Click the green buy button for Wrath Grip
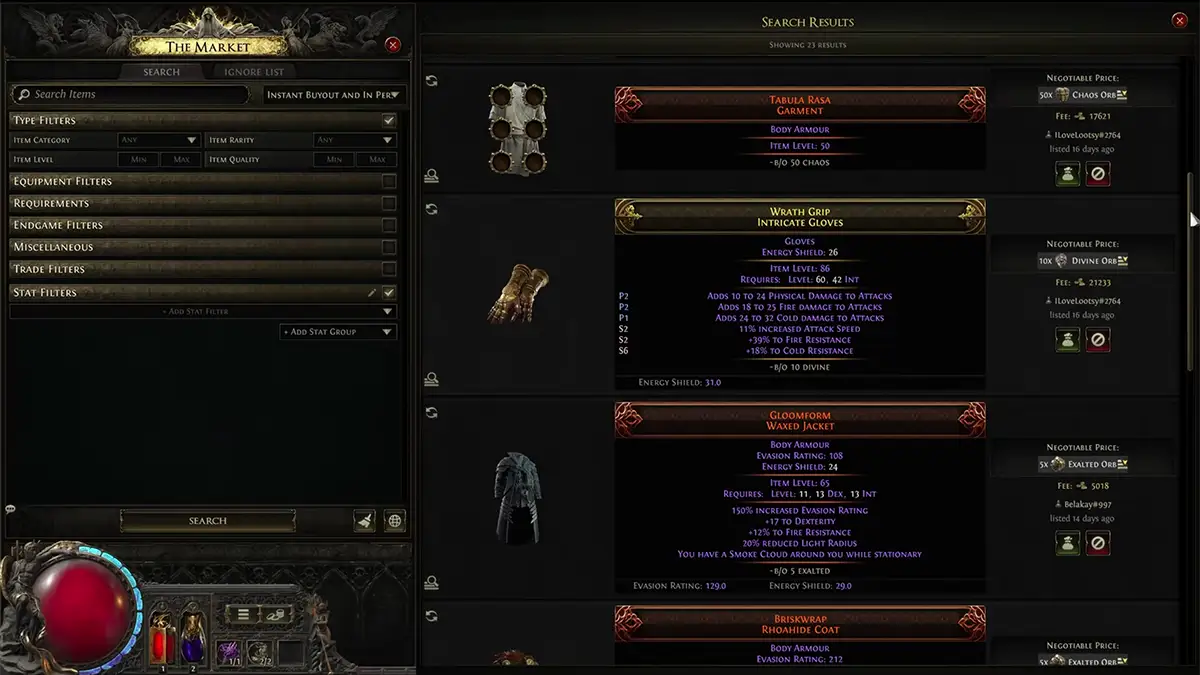 tap(1067, 340)
